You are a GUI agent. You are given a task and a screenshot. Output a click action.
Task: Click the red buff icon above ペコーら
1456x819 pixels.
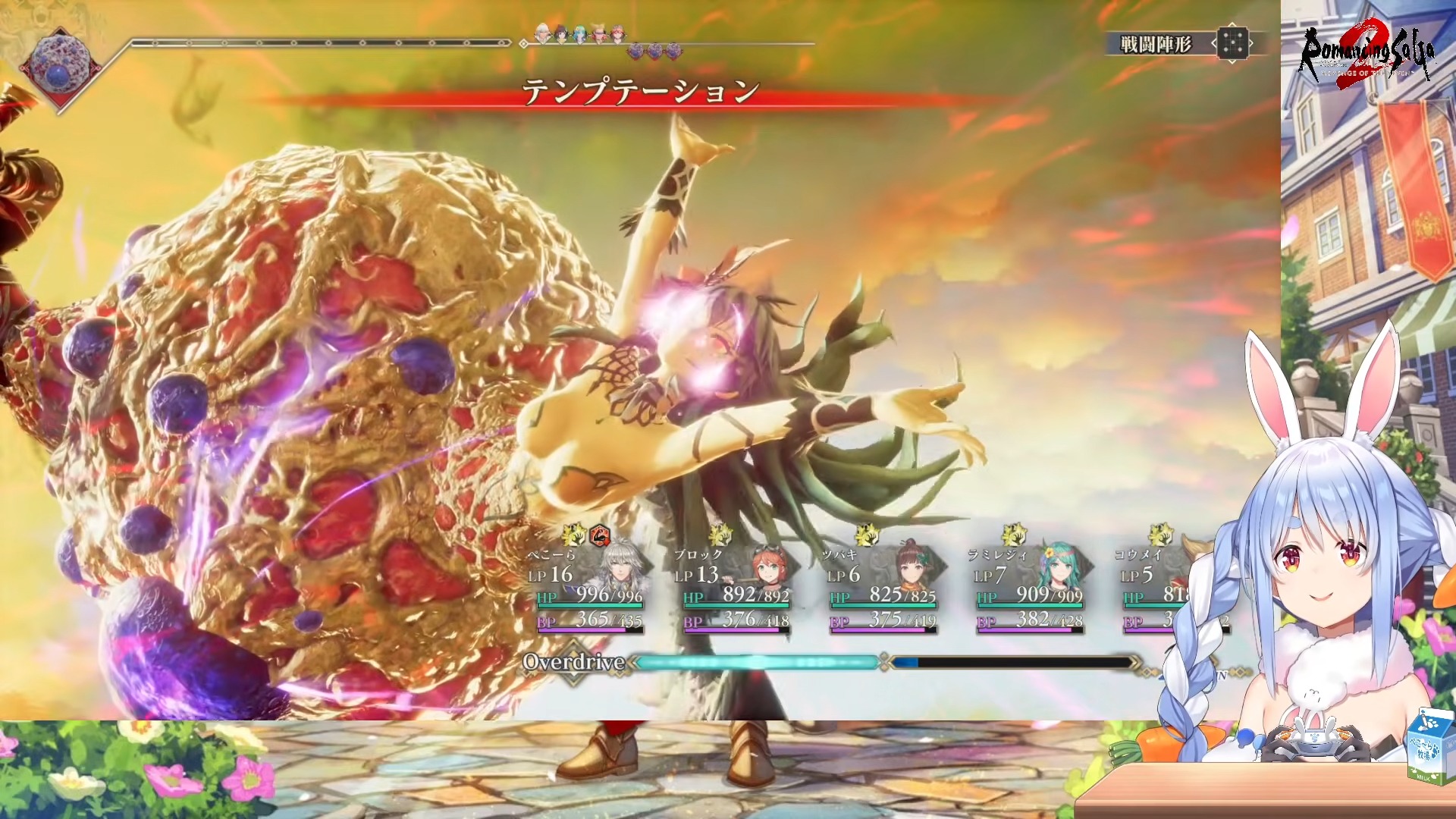(599, 536)
